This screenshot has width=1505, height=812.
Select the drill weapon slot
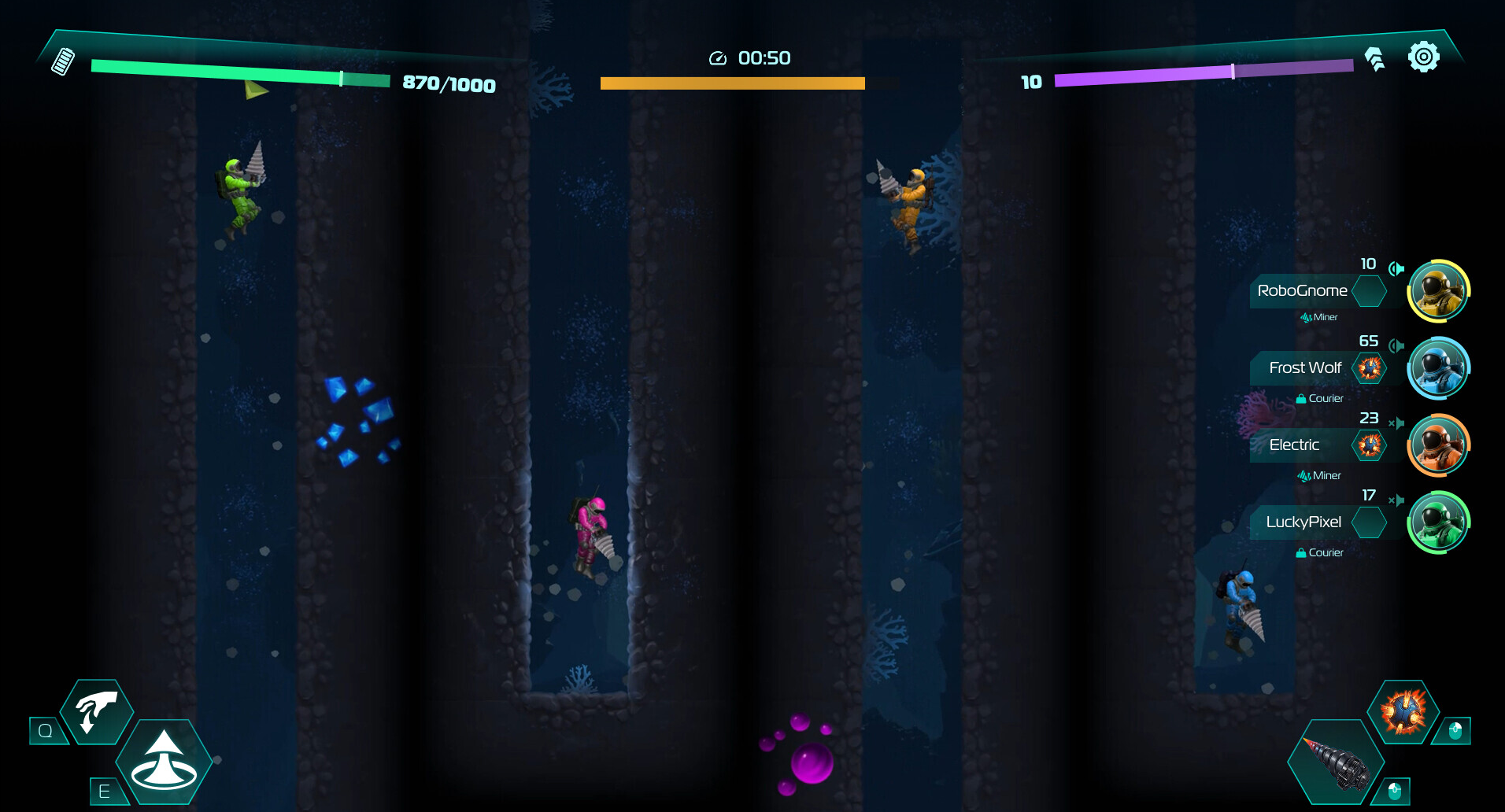click(x=1336, y=762)
